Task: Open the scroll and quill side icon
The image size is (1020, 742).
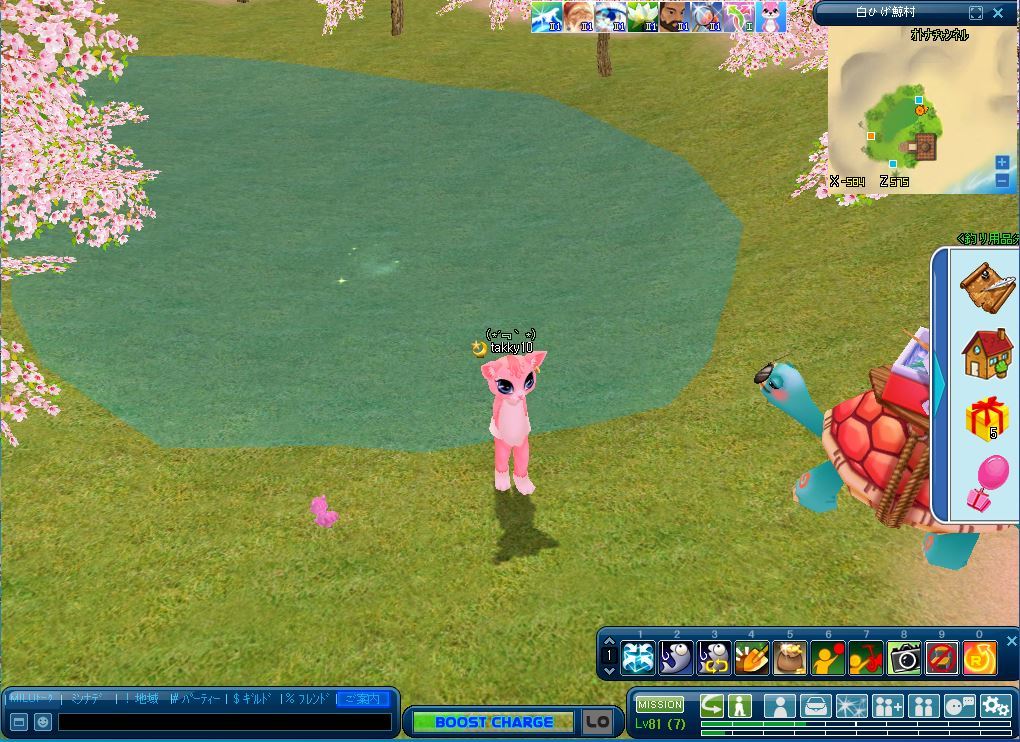Action: point(987,287)
